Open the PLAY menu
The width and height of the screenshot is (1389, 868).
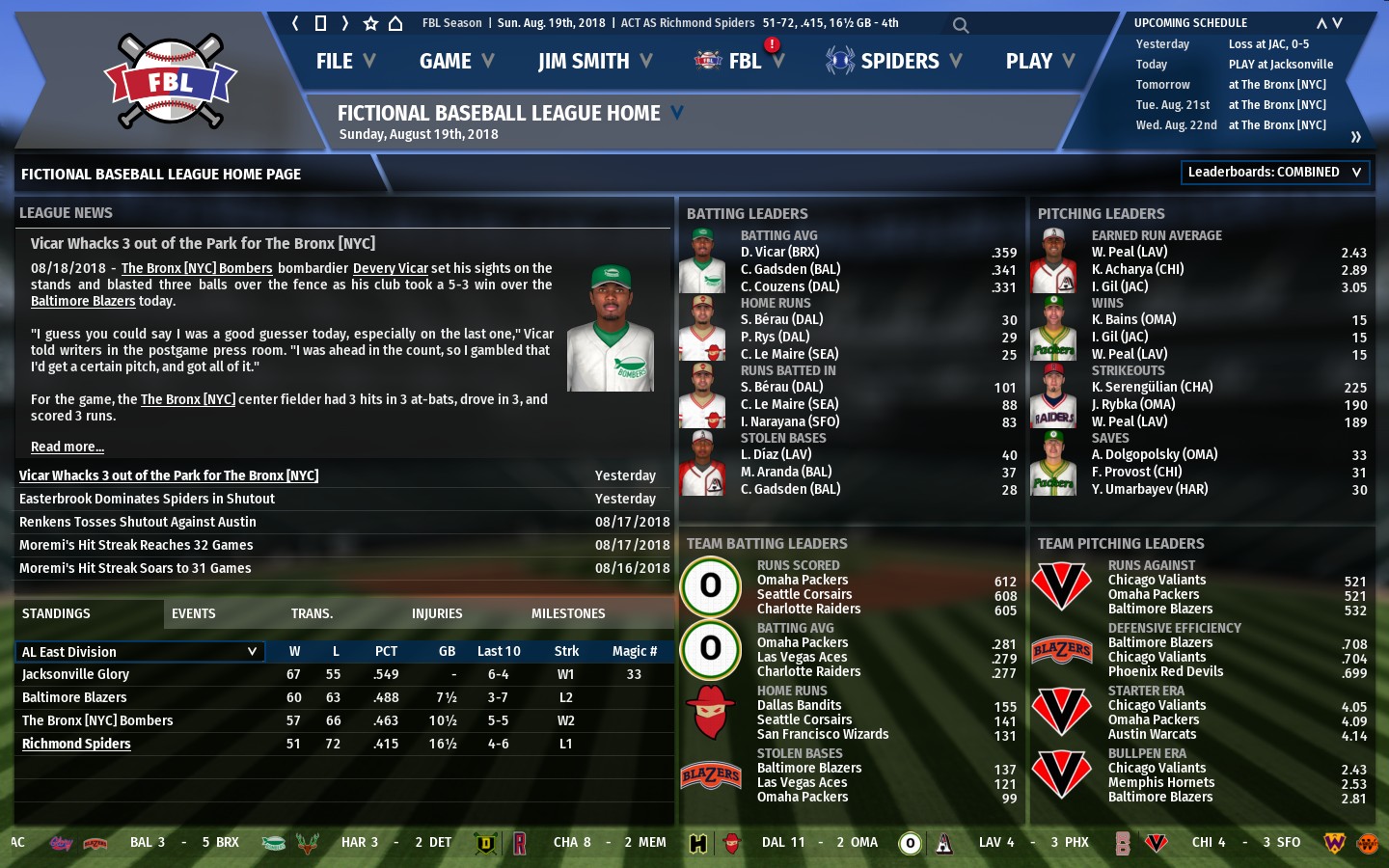click(1040, 62)
